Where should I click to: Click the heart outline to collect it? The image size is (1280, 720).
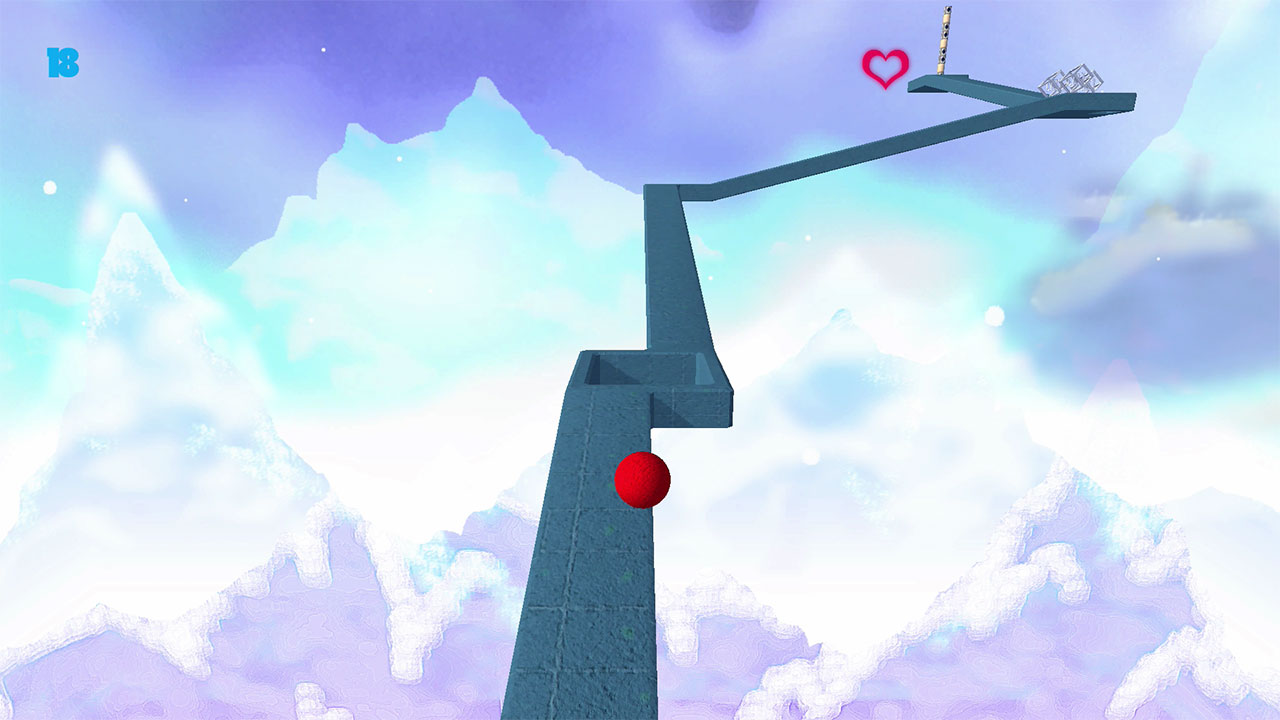(884, 67)
